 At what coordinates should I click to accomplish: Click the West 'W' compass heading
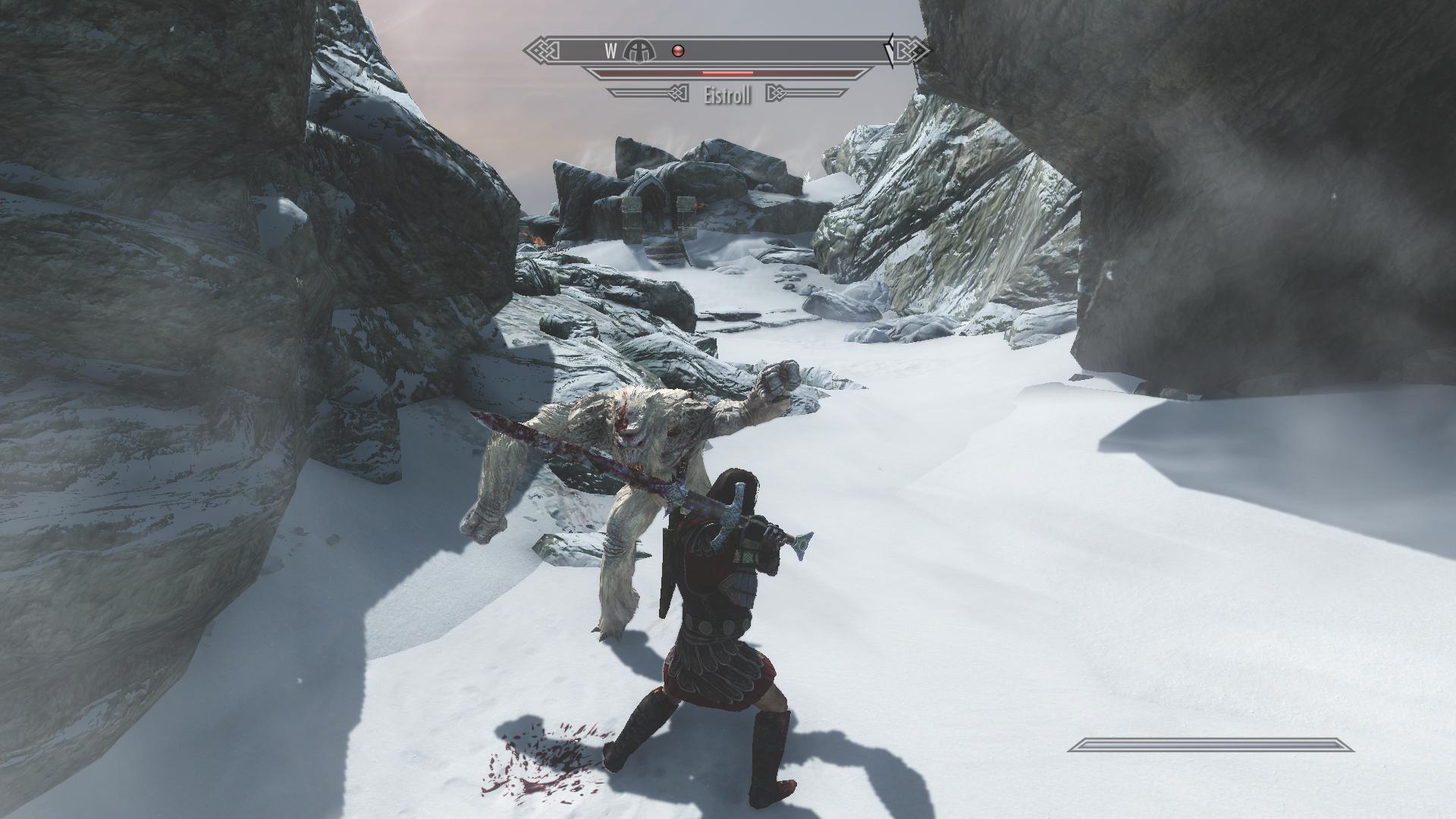611,51
